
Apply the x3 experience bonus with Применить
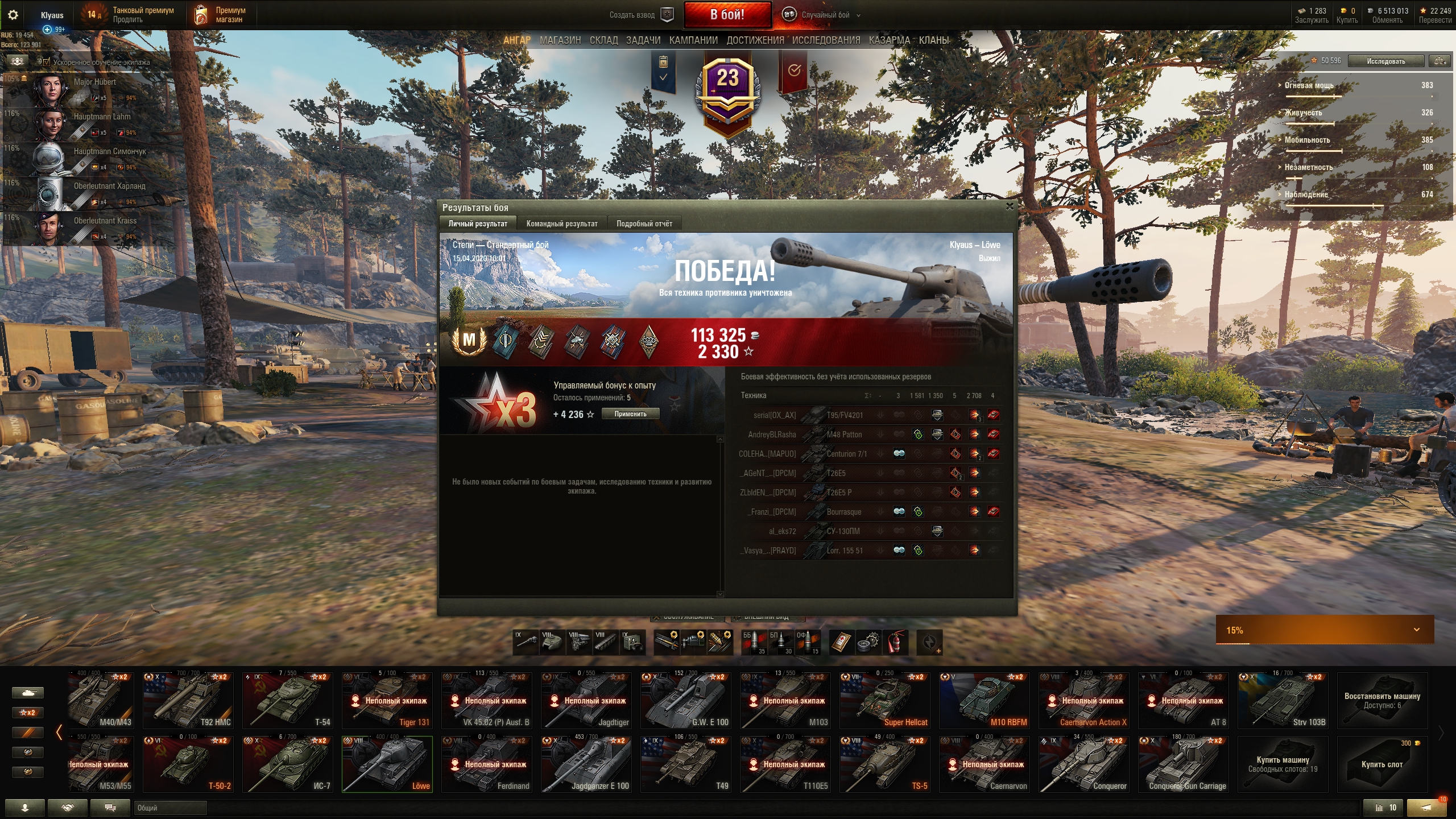click(x=630, y=414)
